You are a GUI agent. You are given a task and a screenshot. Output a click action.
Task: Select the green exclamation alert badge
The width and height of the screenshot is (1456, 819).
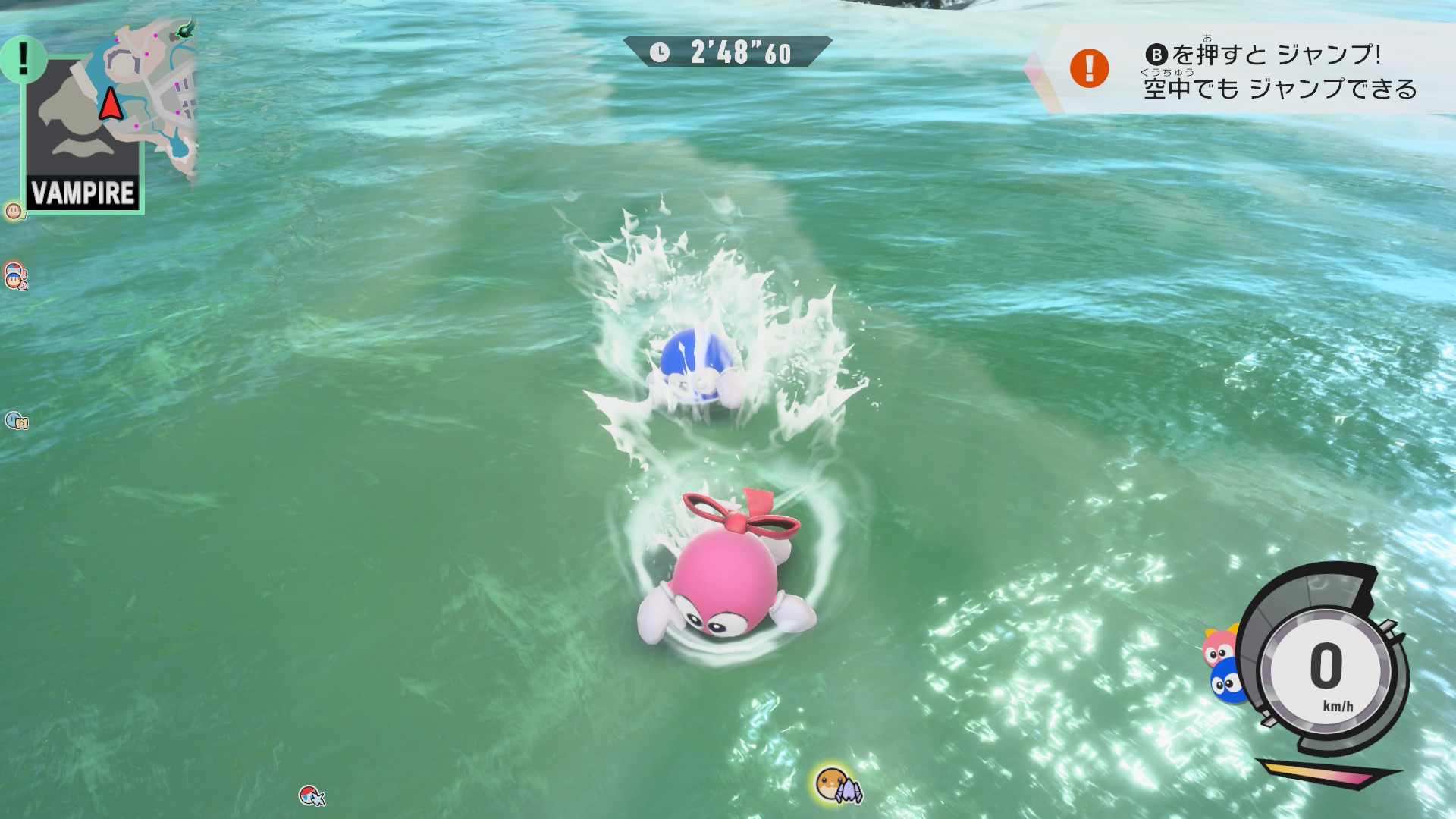(23, 59)
